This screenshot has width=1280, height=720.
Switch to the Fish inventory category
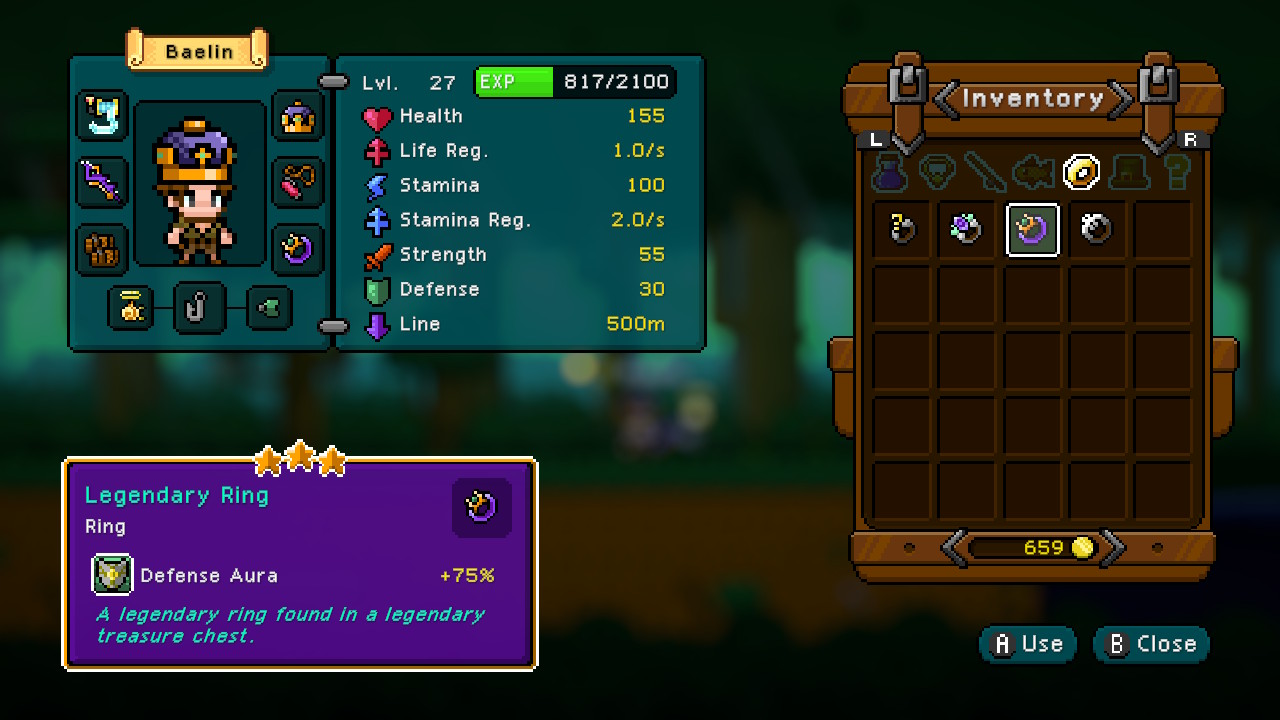click(x=1033, y=172)
